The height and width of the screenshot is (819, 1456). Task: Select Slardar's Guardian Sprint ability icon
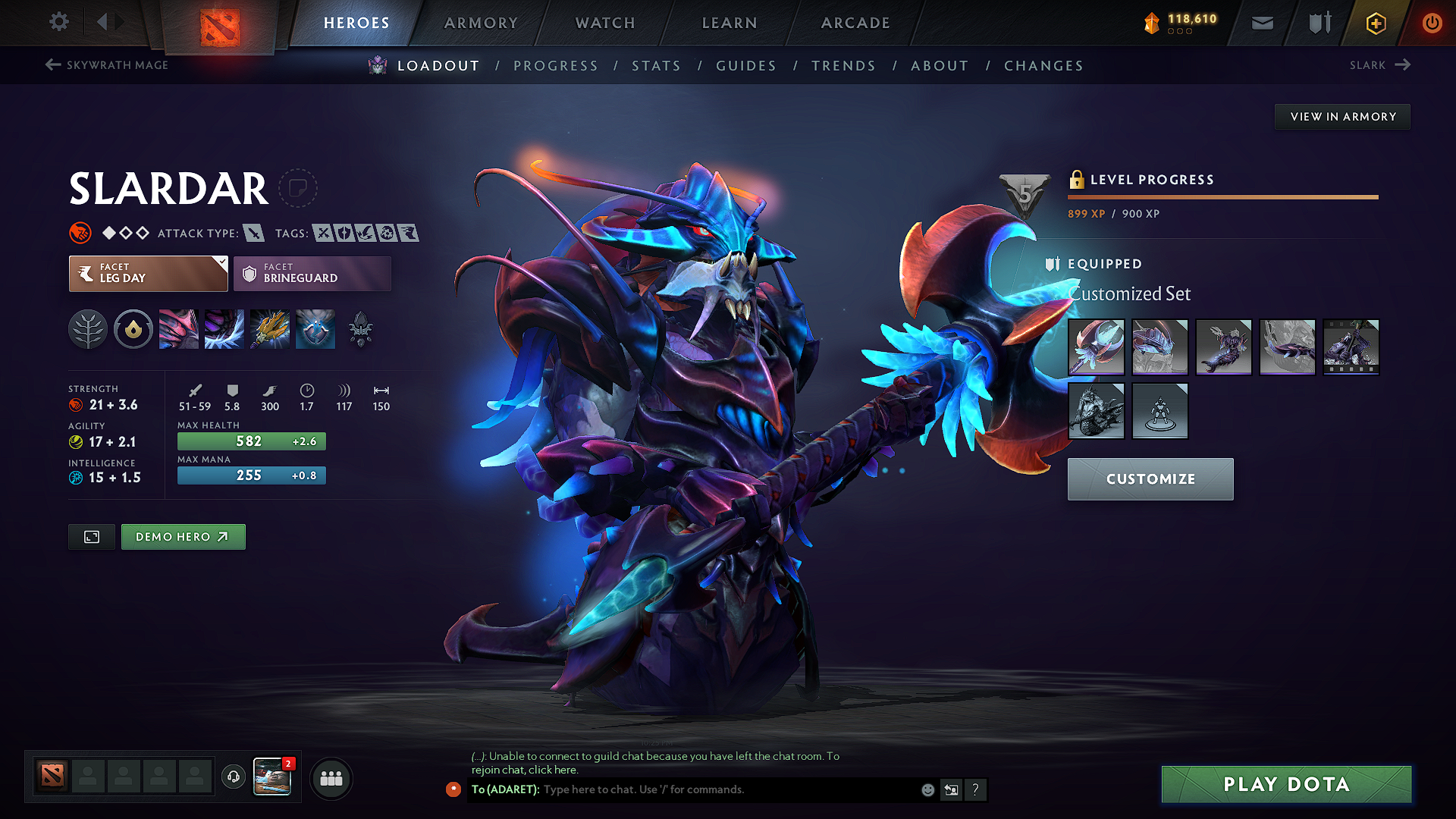(179, 329)
